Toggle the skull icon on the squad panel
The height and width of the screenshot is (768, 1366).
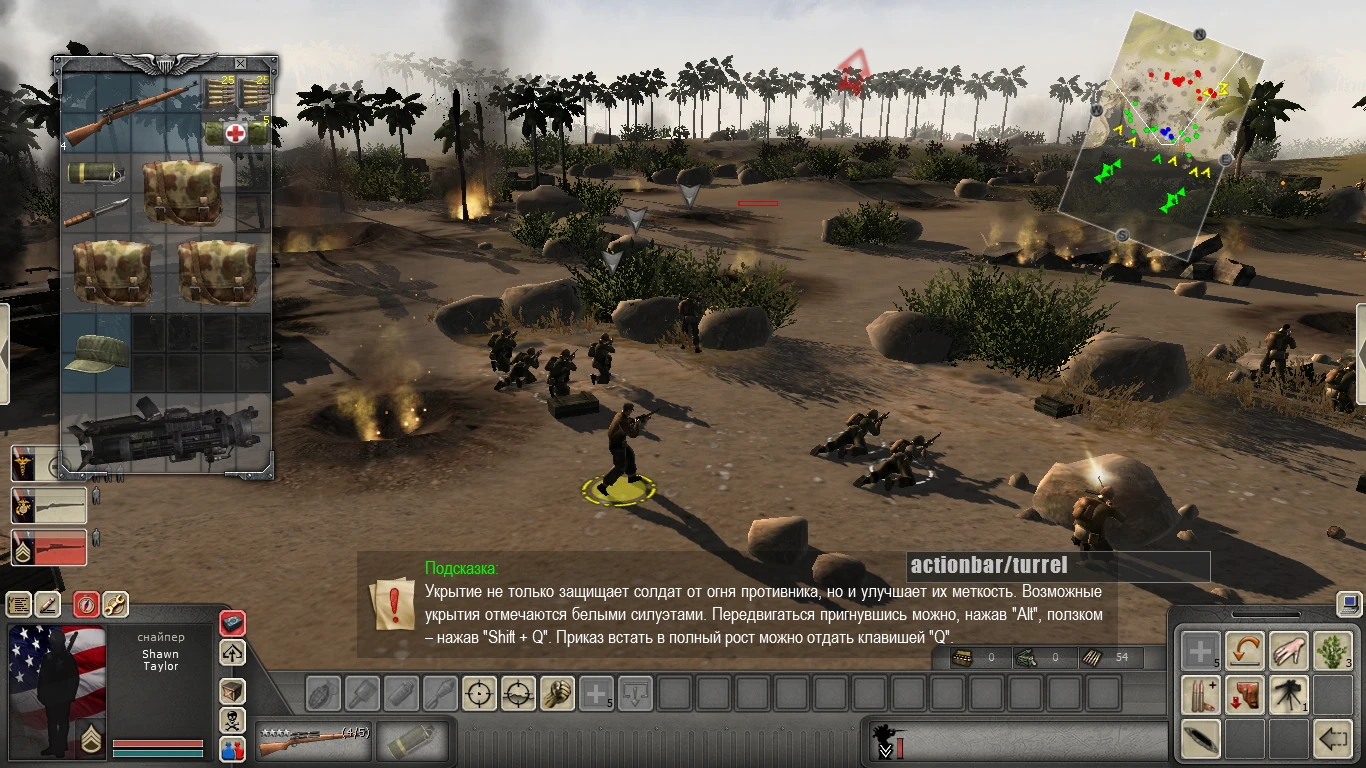tap(233, 718)
